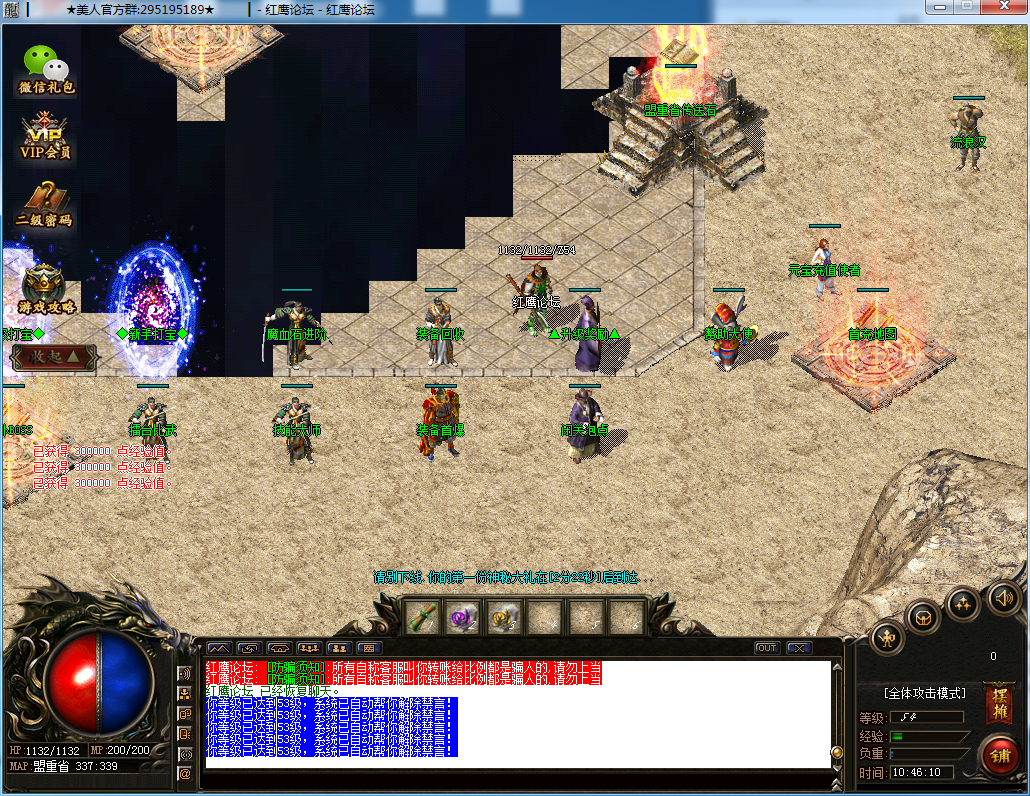Screen dimensions: 1030x796
Task: Collapse the side menu with 收起 button
Action: point(54,357)
